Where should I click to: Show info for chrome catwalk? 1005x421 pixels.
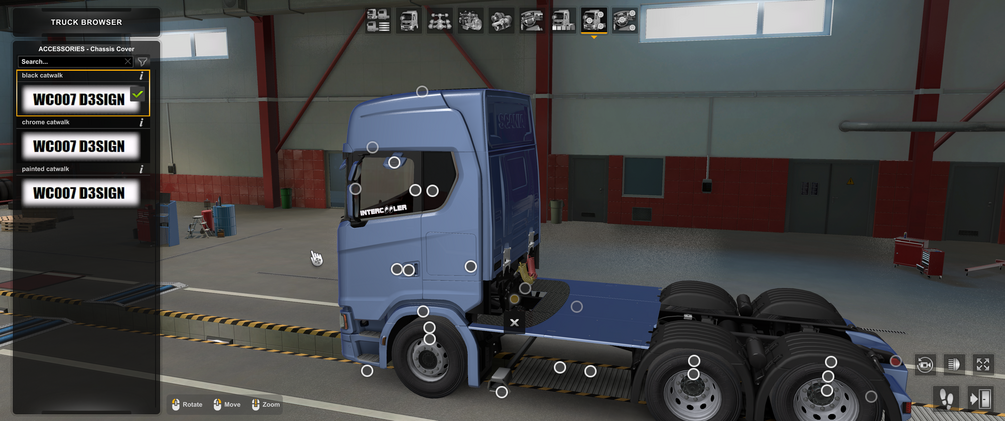coord(141,123)
